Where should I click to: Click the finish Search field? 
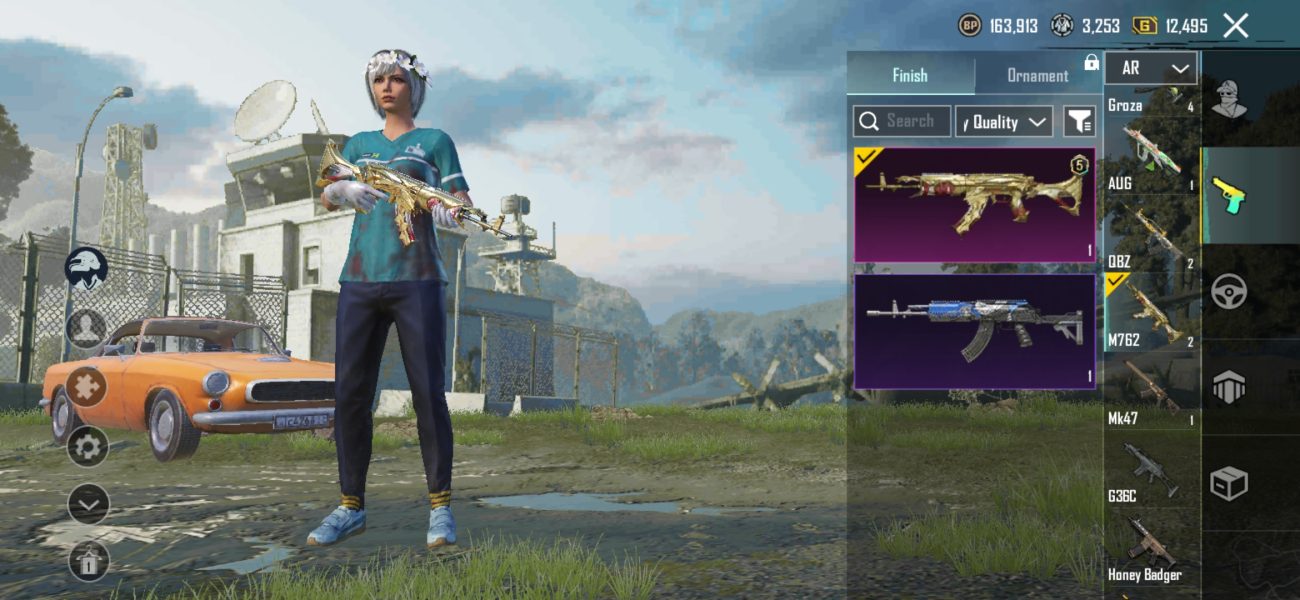[x=902, y=121]
